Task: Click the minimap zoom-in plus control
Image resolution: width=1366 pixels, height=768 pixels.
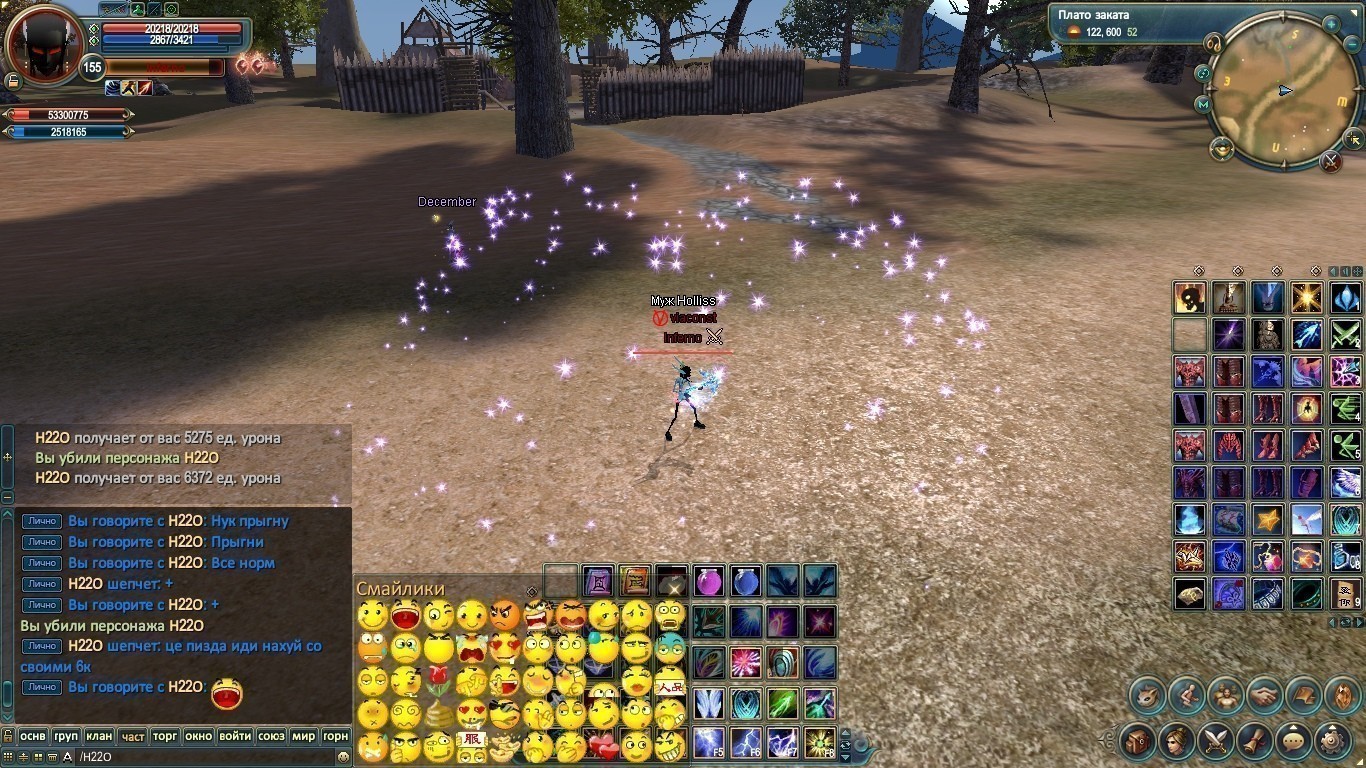Action: point(1330,24)
